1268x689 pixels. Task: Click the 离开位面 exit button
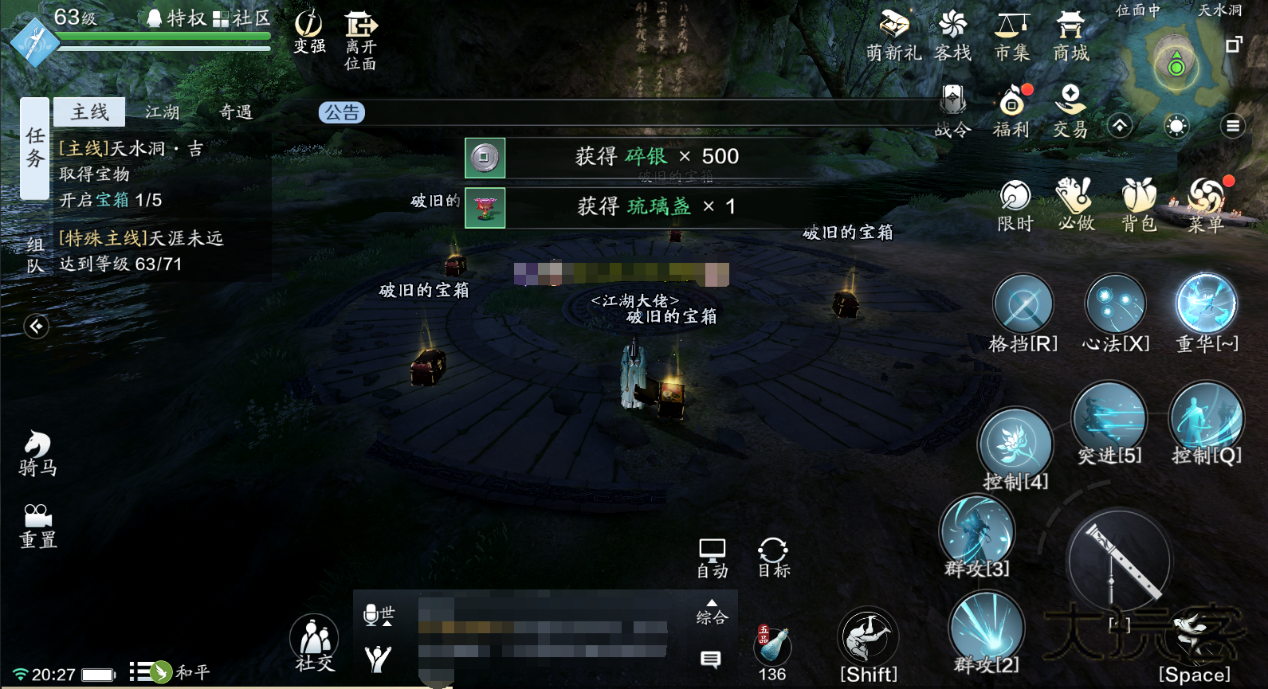pyautogui.click(x=360, y=39)
